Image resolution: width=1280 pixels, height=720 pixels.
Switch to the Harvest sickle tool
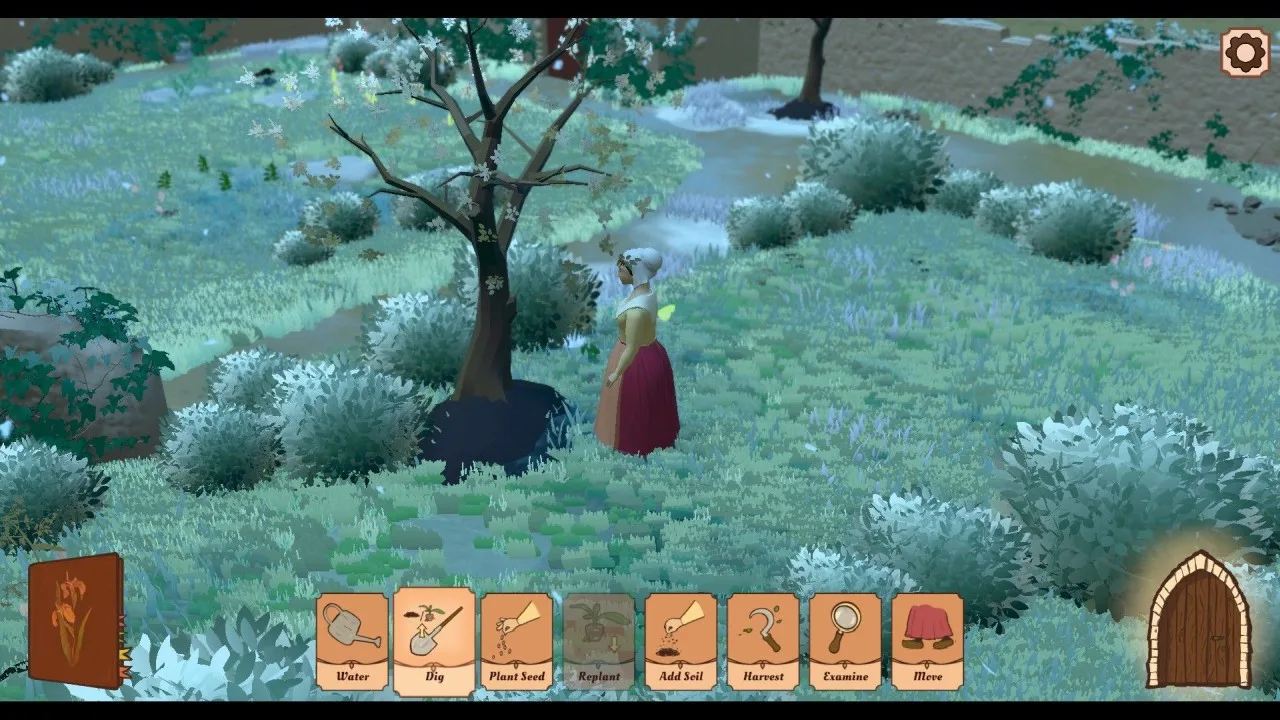pyautogui.click(x=763, y=641)
